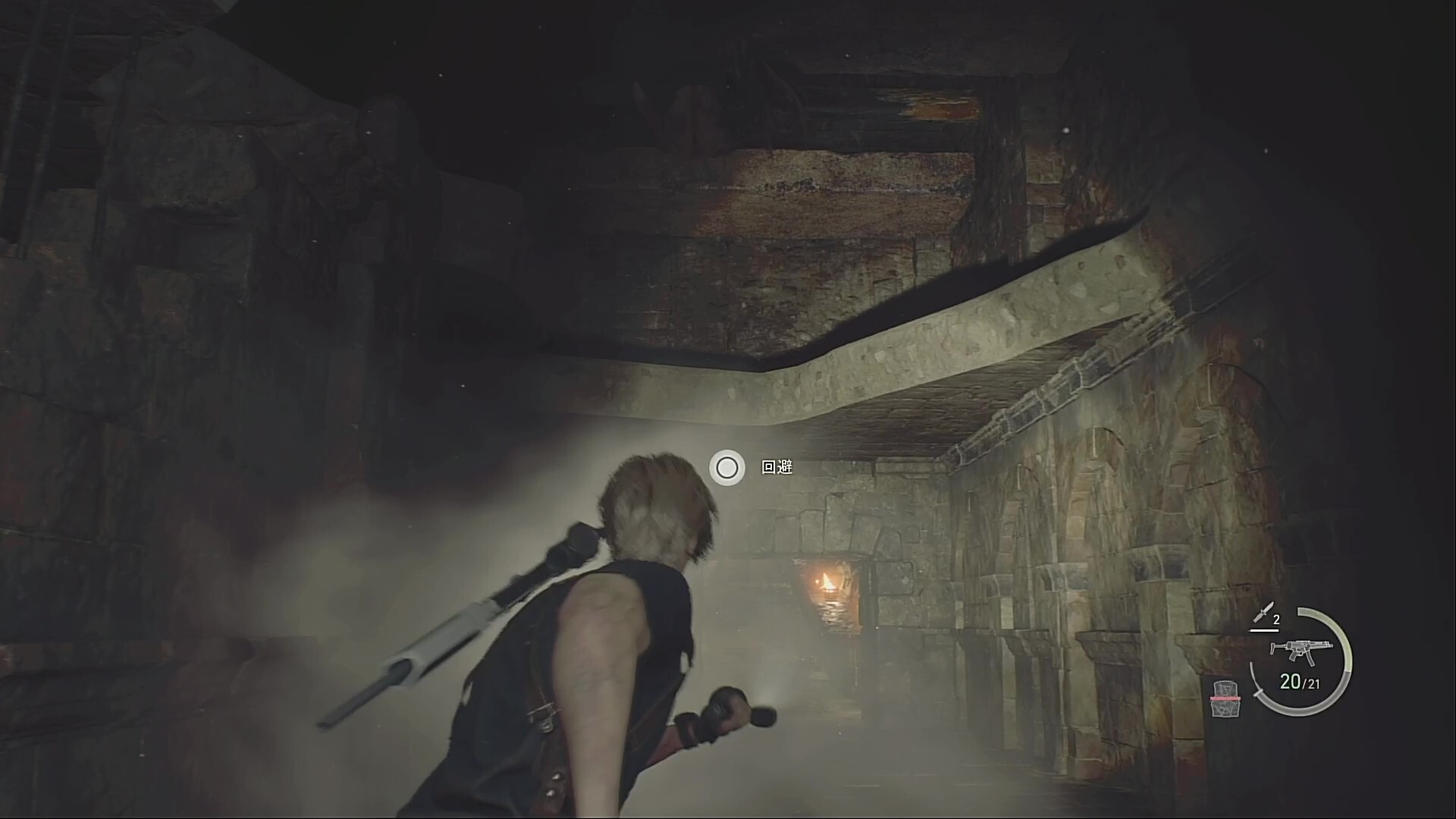Click the red durability strip on the grenade icon
This screenshot has width=1456, height=819.
(x=1225, y=698)
